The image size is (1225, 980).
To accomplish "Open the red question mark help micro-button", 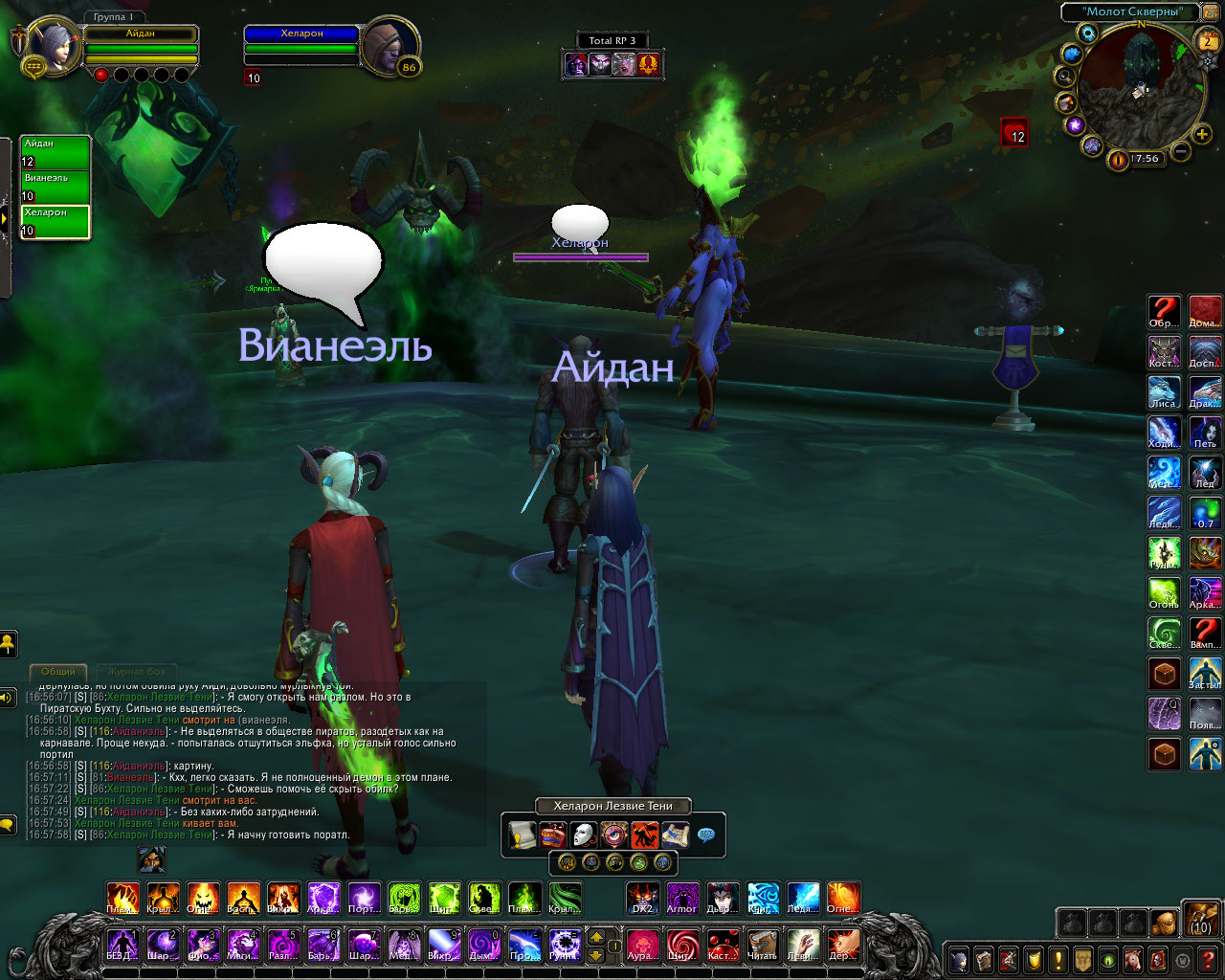I will 1208,959.
